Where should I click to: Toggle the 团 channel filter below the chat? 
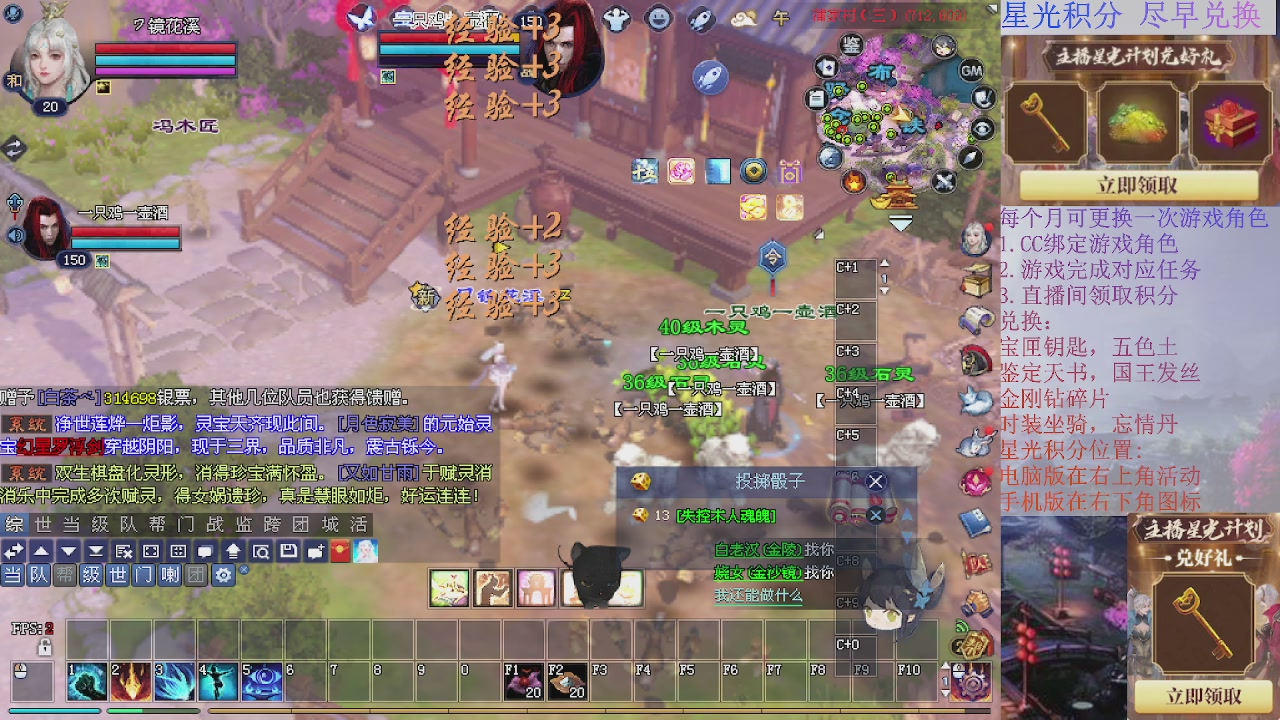click(195, 574)
